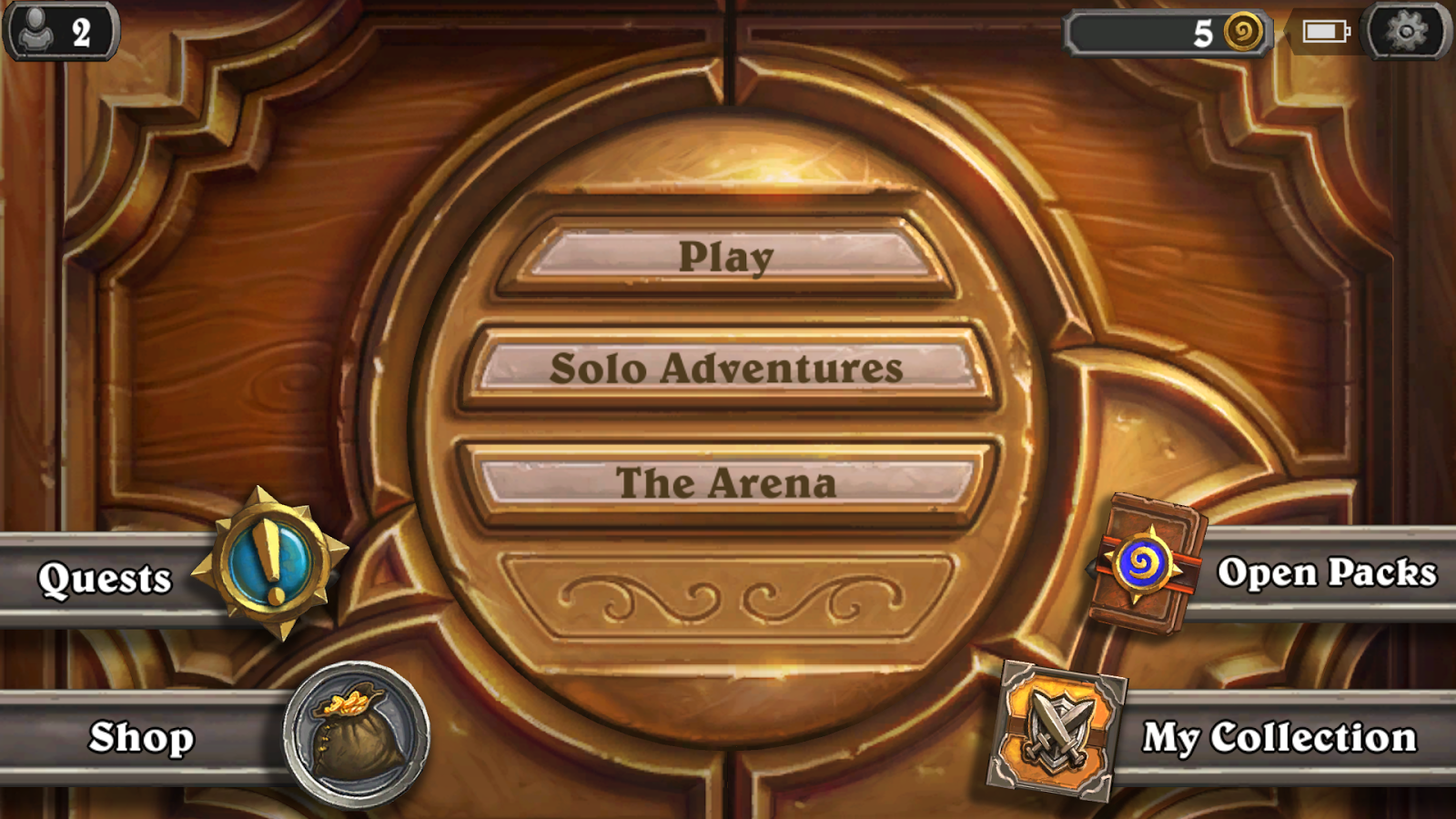1456x819 pixels.
Task: Click the Quests banner label
Action: coord(105,579)
